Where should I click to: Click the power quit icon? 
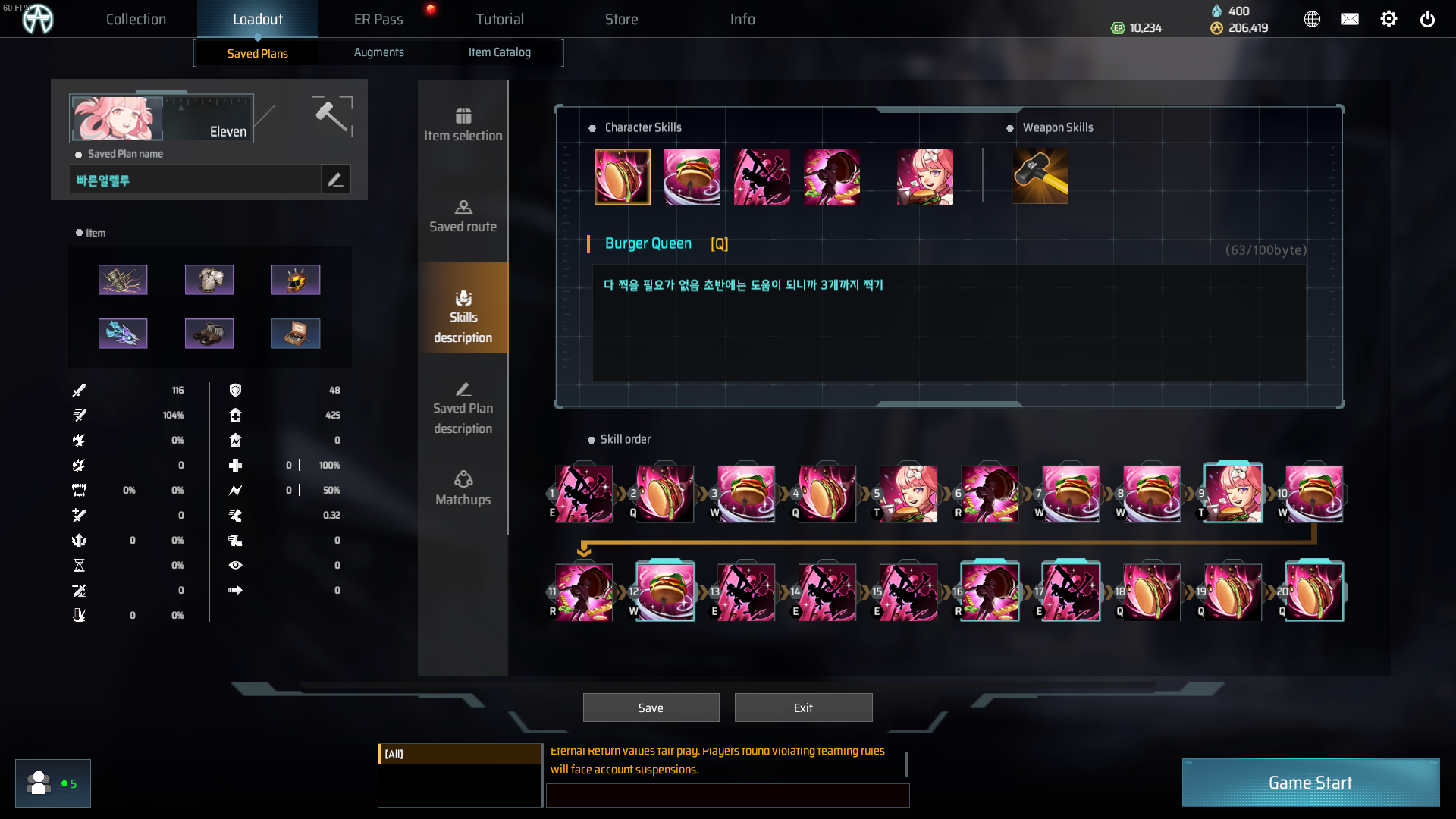(x=1427, y=19)
